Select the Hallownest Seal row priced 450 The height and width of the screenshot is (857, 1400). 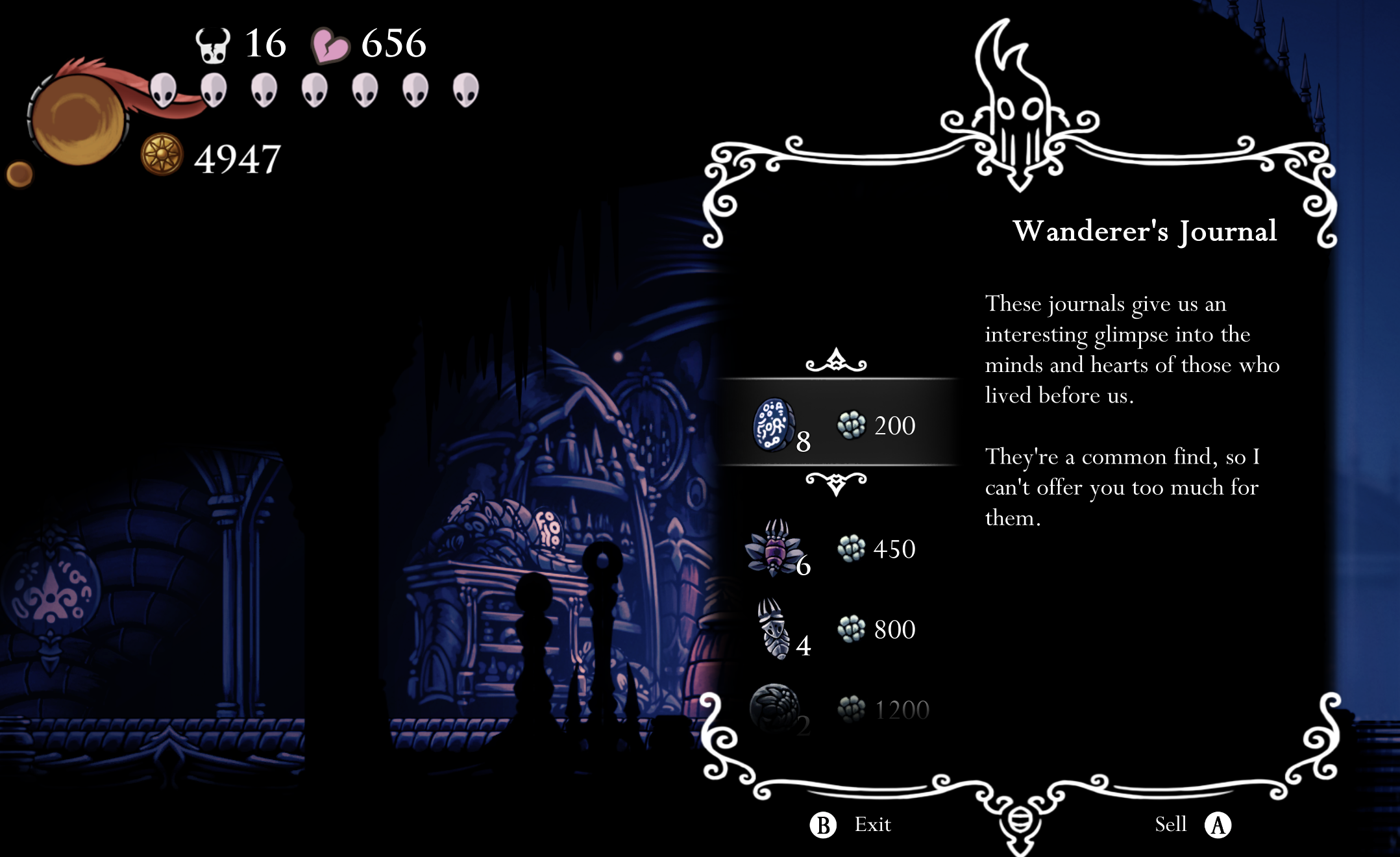pyautogui.click(x=837, y=550)
